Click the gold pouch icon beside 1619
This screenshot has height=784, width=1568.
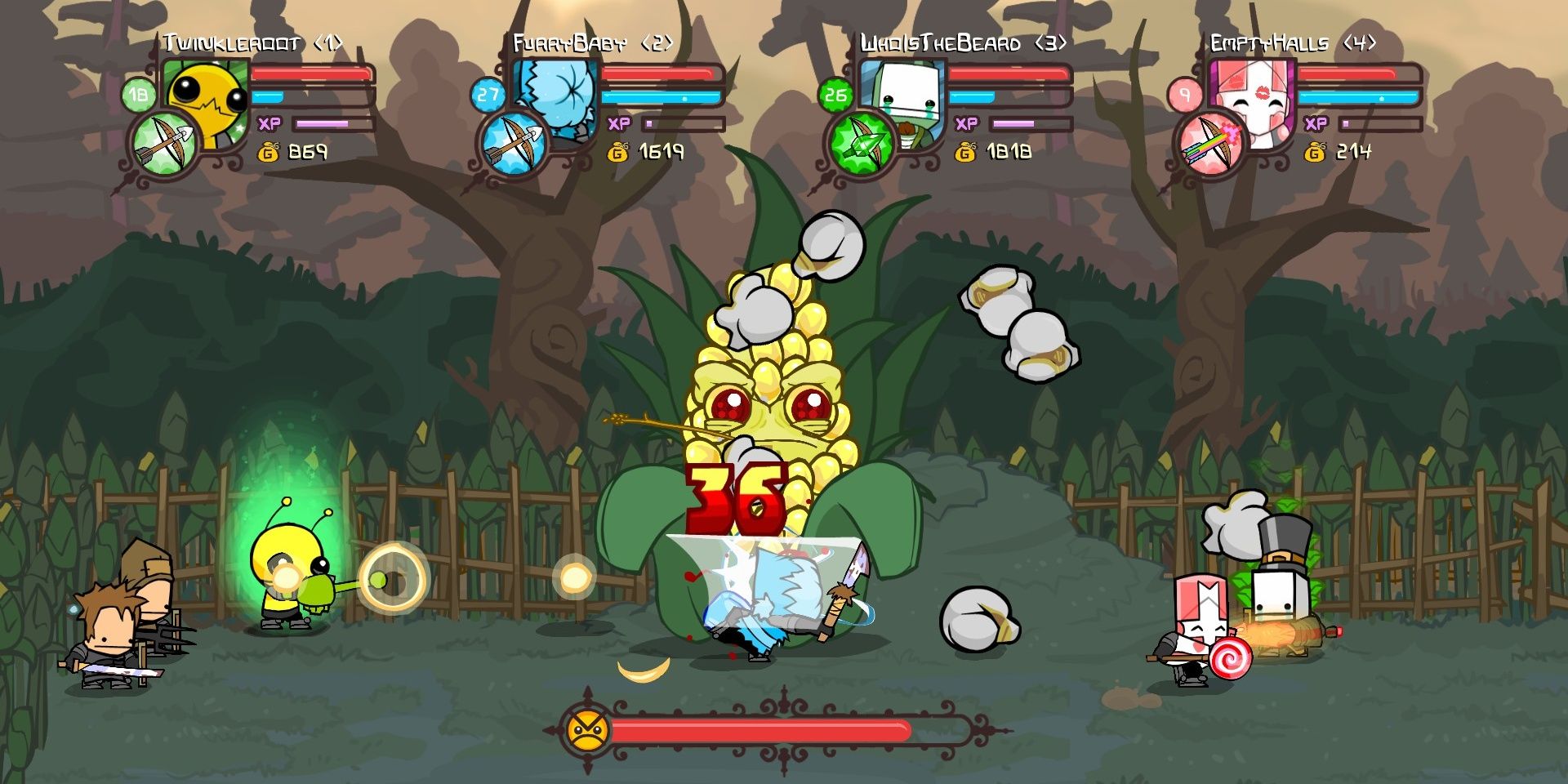[616, 152]
